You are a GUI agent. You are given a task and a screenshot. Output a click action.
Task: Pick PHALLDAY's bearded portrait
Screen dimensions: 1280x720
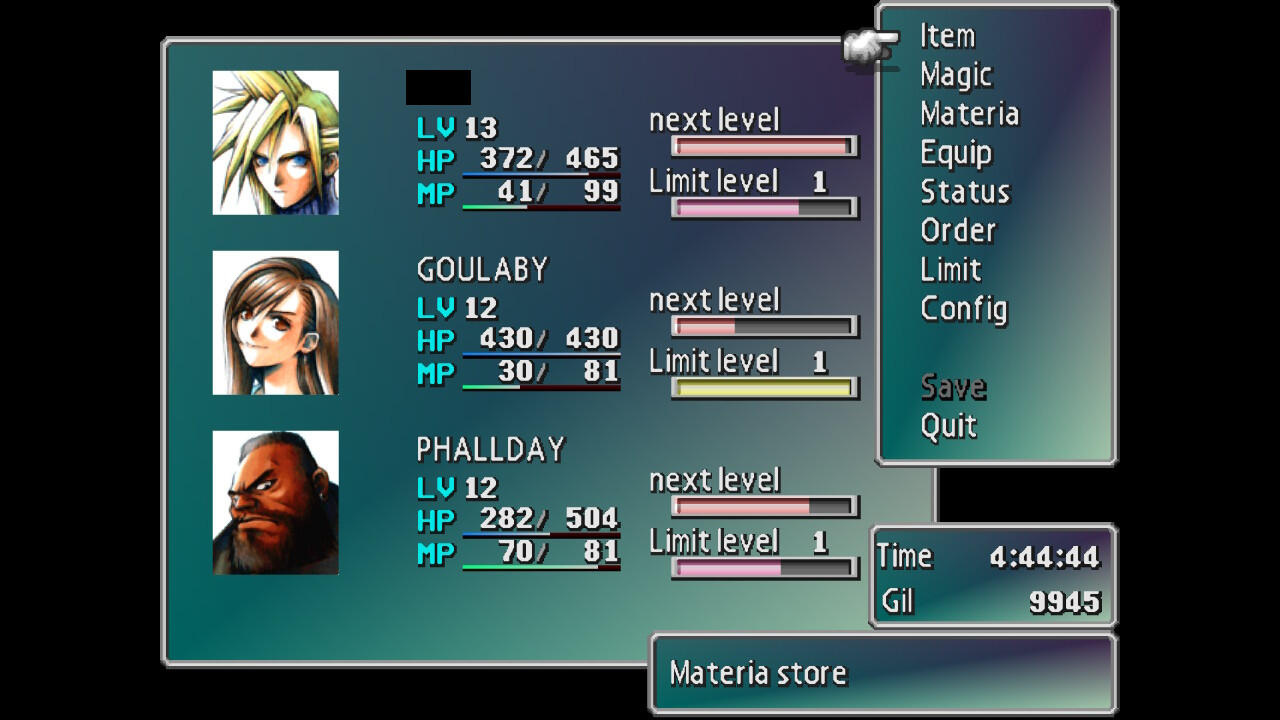(276, 502)
